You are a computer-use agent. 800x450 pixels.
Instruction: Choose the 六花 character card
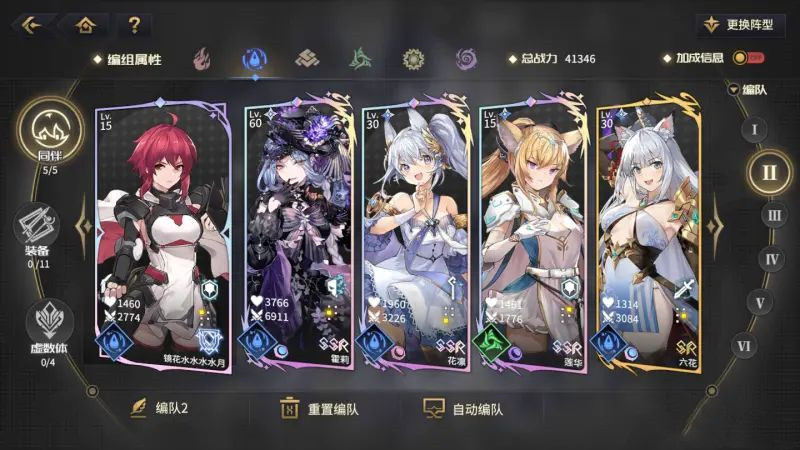[648, 235]
